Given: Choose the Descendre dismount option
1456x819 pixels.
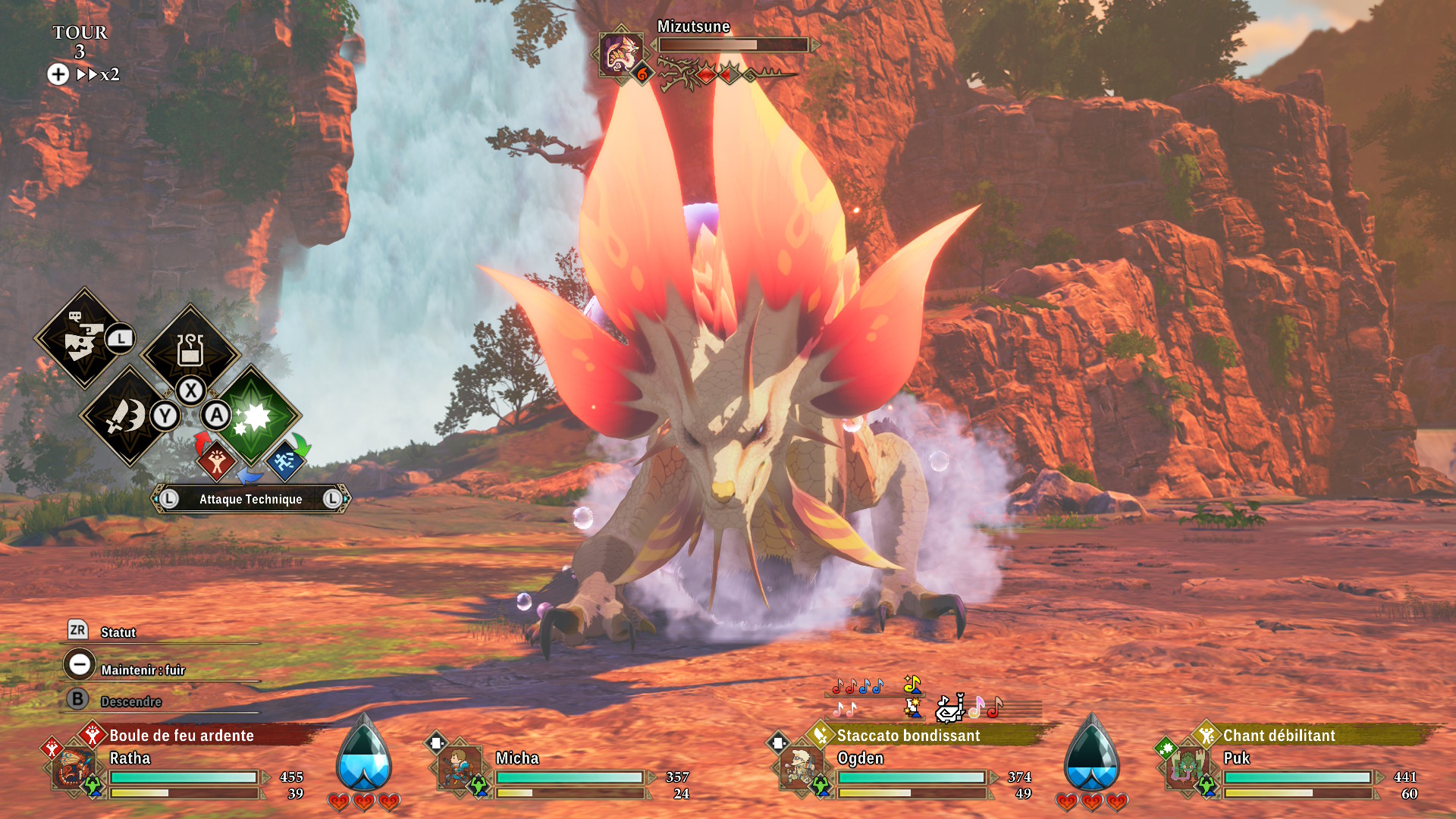Looking at the screenshot, I should 130,701.
